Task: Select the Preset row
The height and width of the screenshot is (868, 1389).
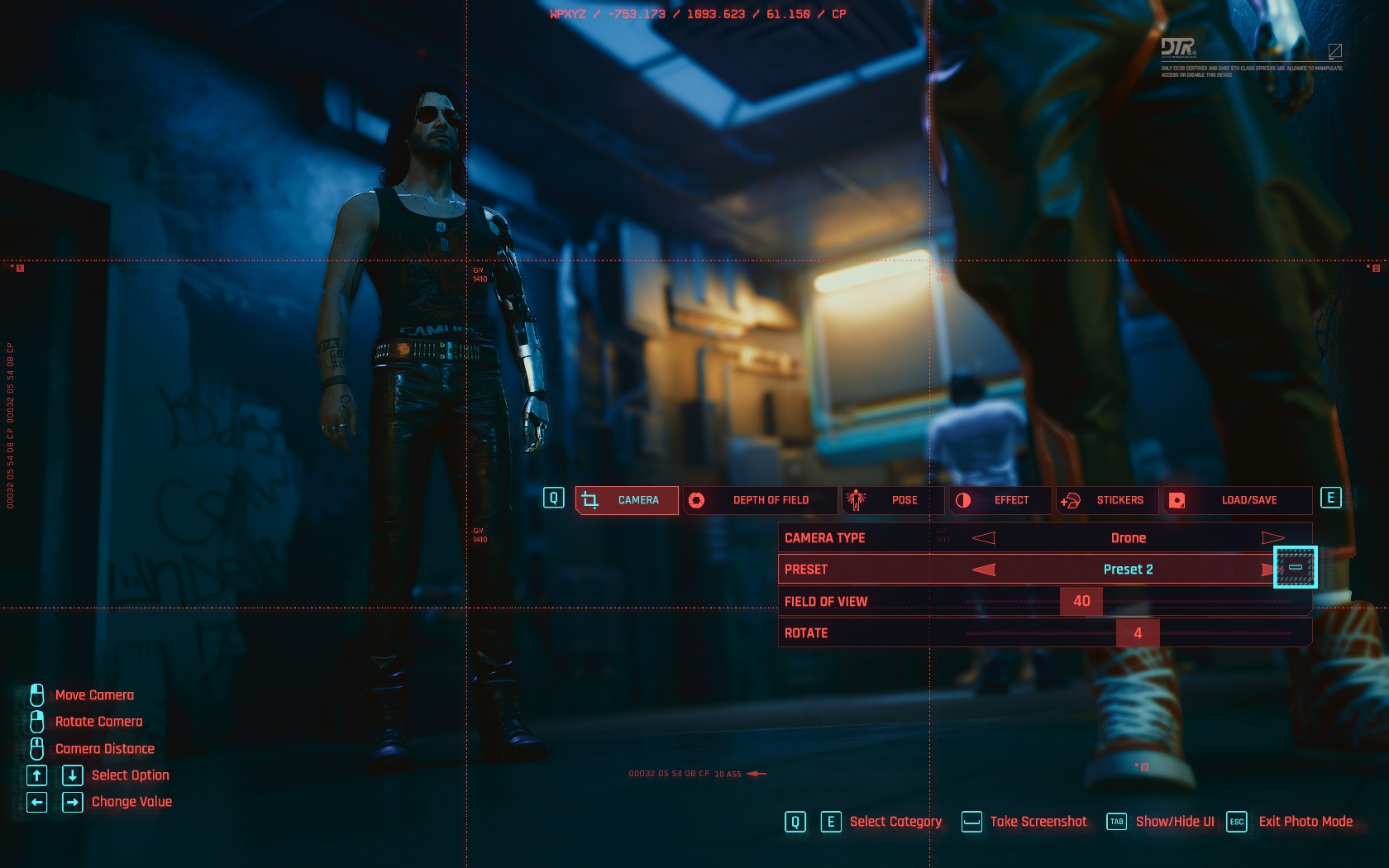Action: point(868,570)
